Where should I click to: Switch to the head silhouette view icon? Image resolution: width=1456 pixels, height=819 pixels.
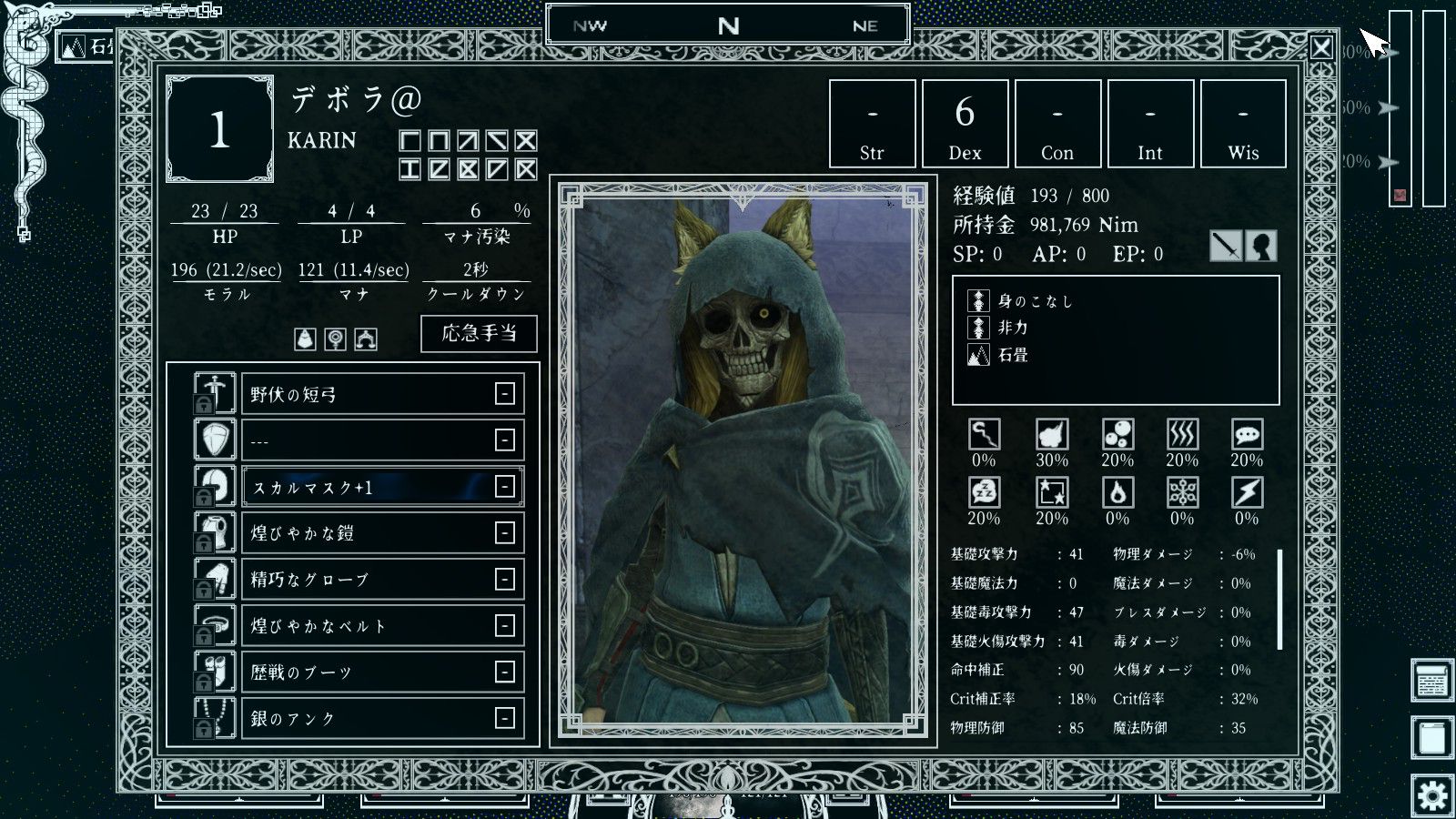coord(1261,246)
